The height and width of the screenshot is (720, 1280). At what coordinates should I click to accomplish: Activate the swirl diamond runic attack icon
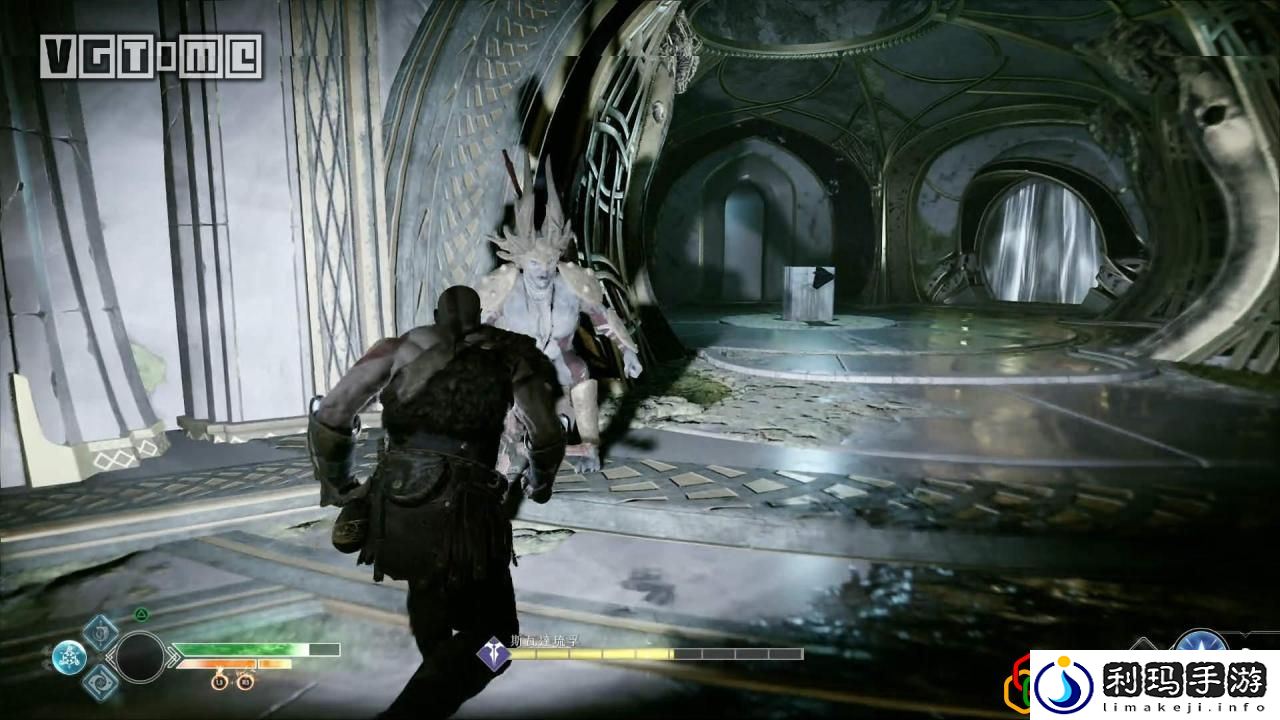coord(100,682)
